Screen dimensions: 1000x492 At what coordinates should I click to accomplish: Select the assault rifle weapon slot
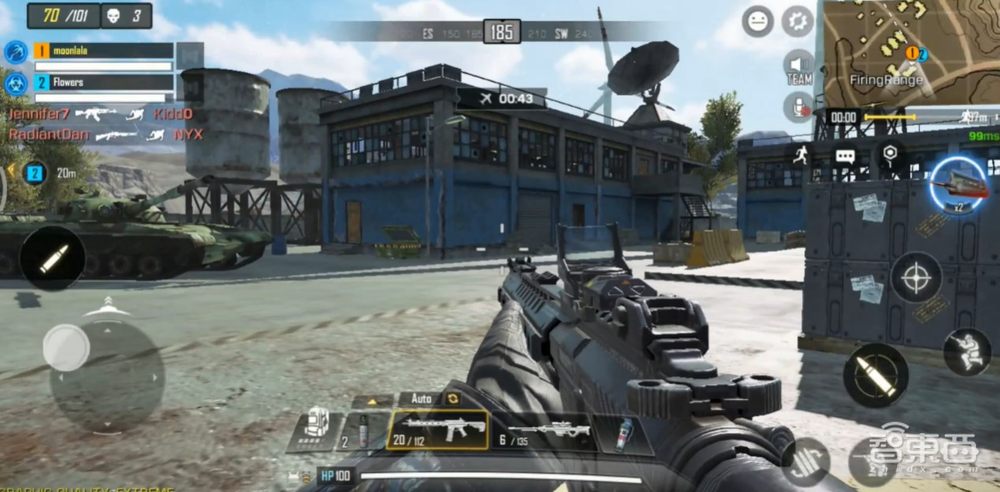point(437,430)
